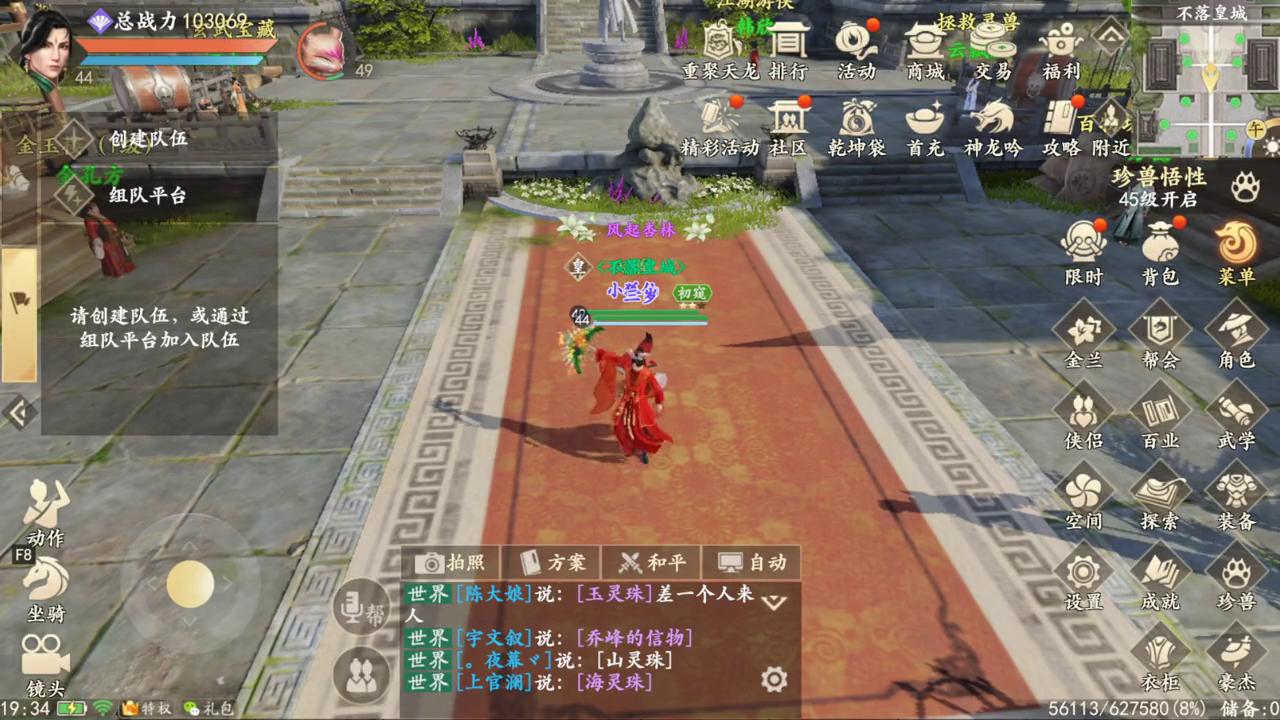
Task: Open the 镜头 camera controls
Action: click(45, 664)
